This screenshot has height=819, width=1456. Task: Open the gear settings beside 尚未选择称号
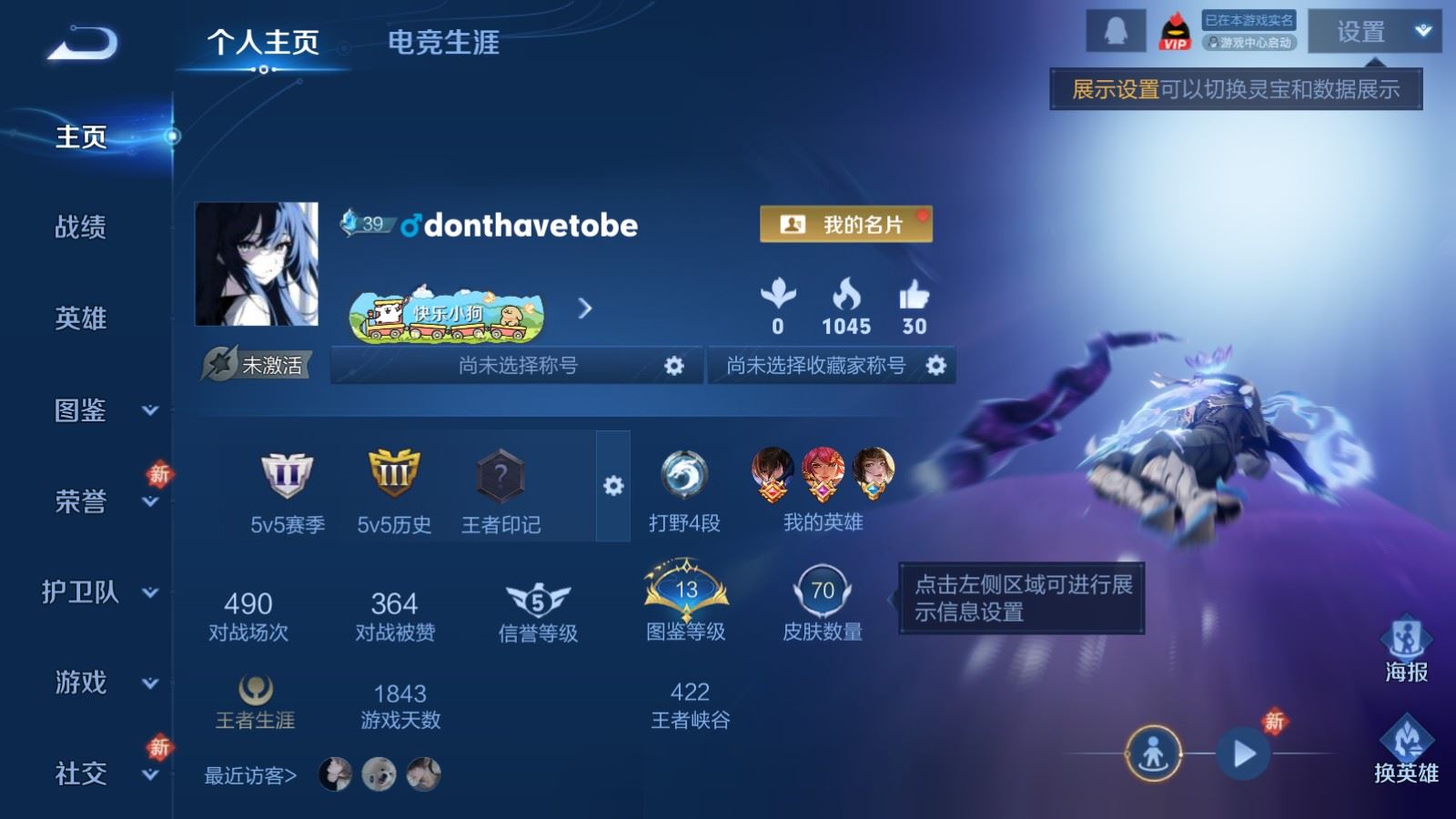(x=675, y=366)
